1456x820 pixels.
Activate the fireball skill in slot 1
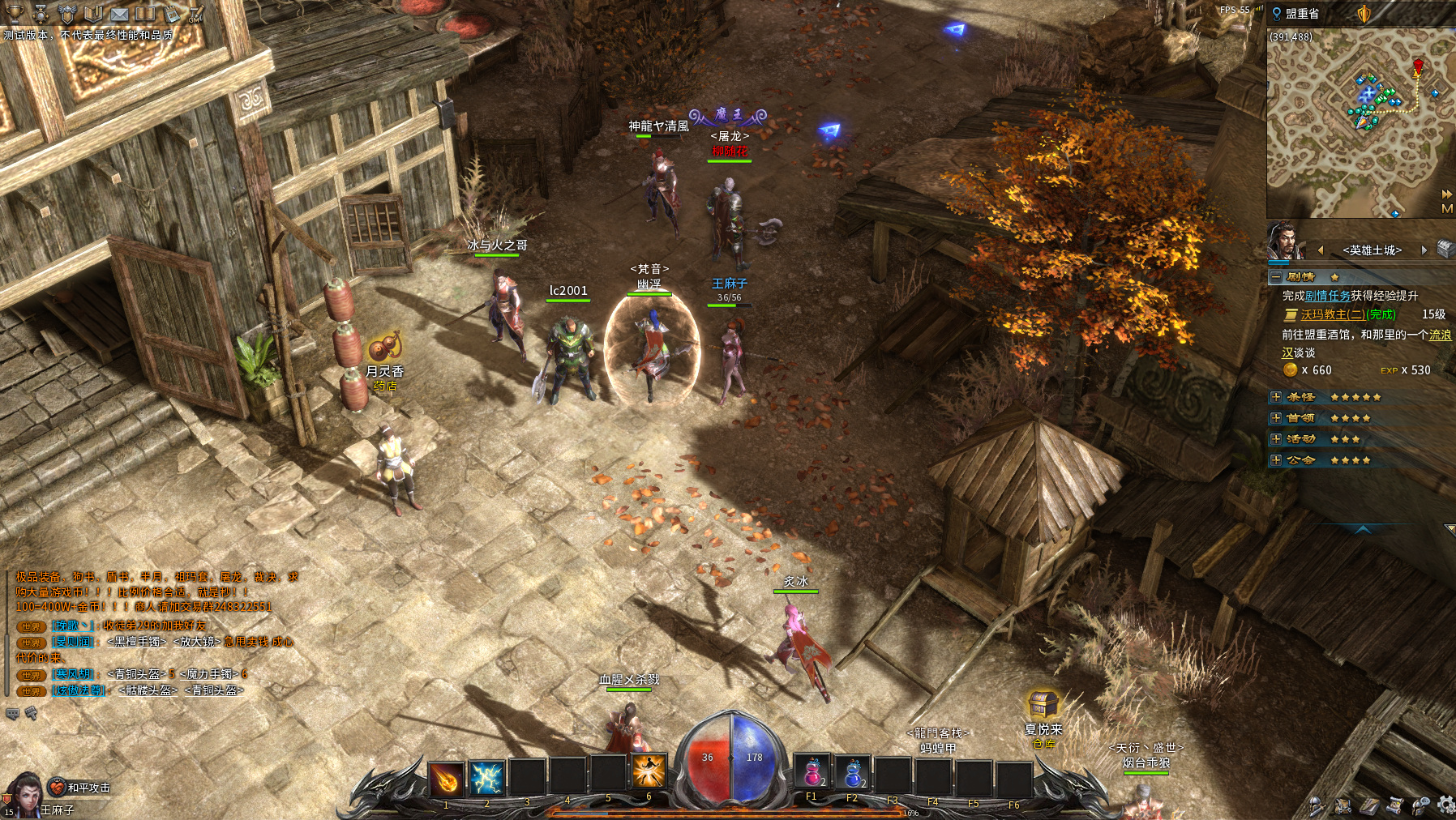point(446,779)
